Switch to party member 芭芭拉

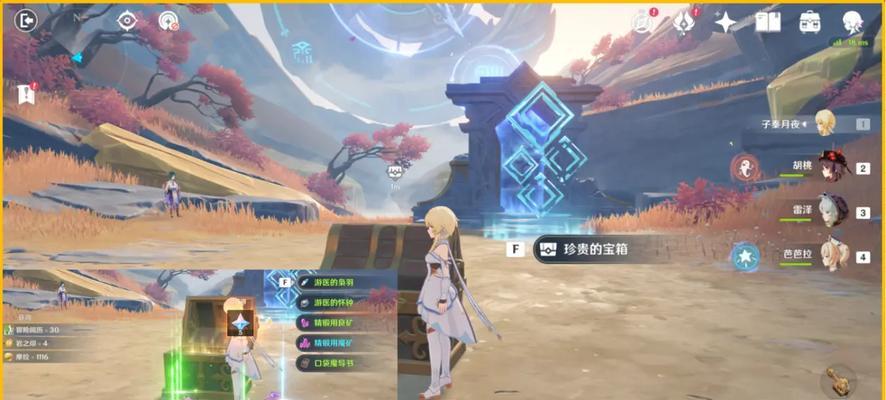pos(829,255)
